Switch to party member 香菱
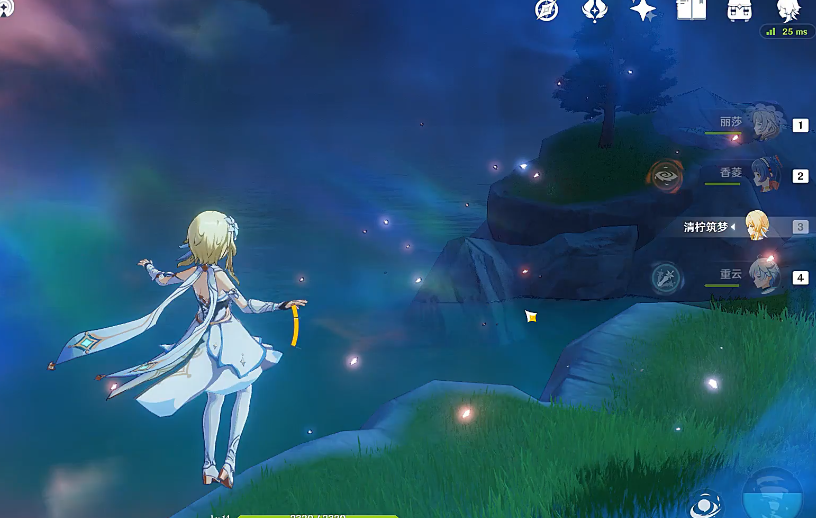The image size is (816, 518). [766, 175]
